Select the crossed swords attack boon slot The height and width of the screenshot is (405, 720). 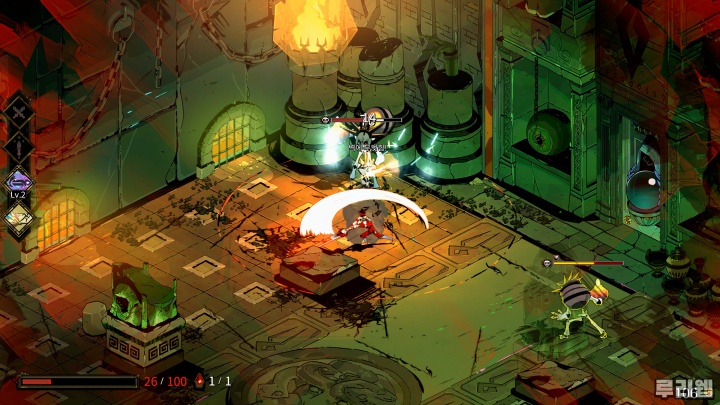click(x=19, y=112)
